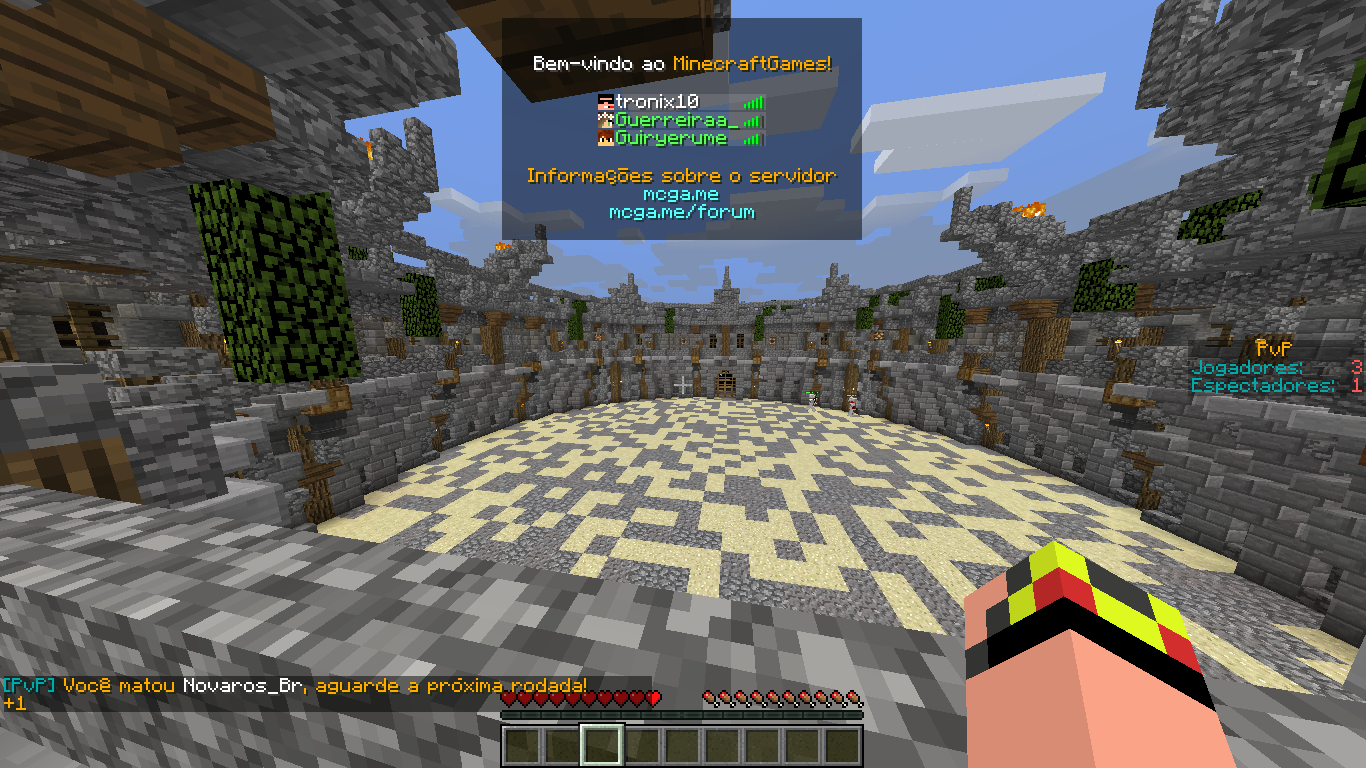Click the PvP kill chat message

pos(295,685)
